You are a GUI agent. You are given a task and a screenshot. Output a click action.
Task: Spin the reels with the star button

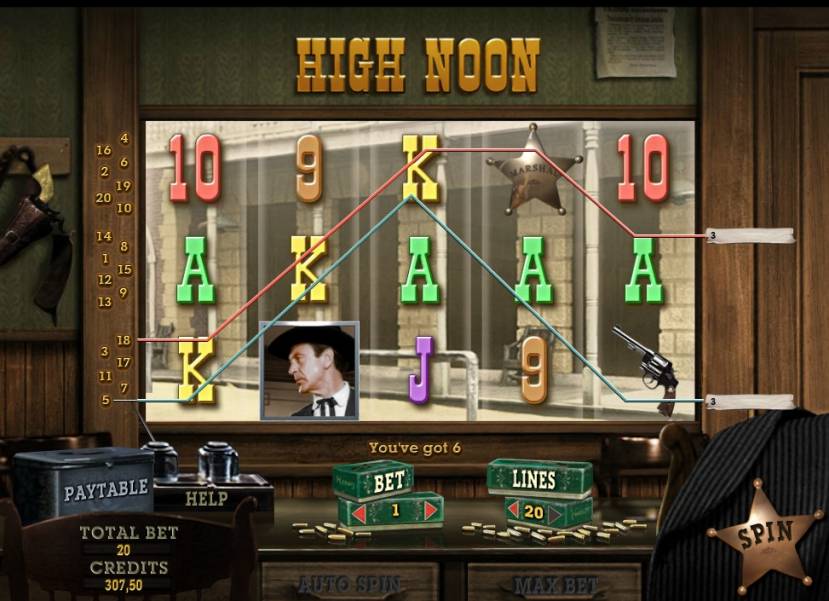click(765, 533)
